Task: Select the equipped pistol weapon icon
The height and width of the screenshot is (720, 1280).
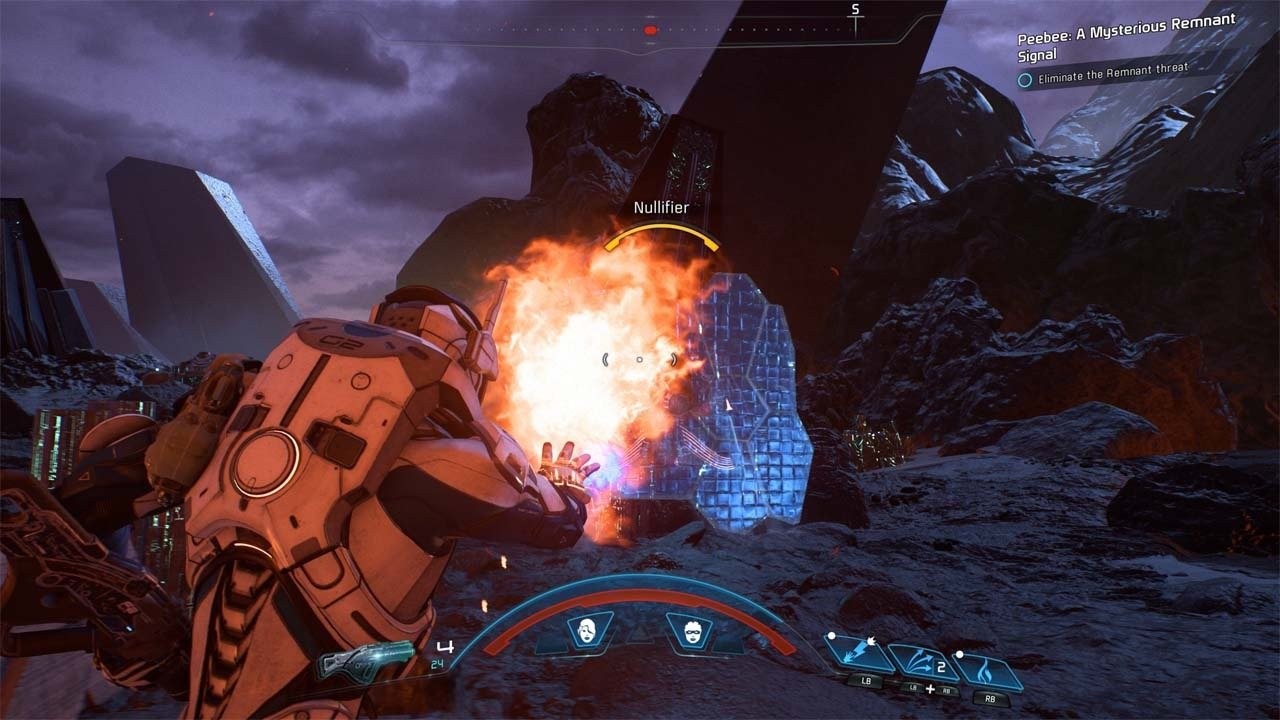Action: click(370, 662)
